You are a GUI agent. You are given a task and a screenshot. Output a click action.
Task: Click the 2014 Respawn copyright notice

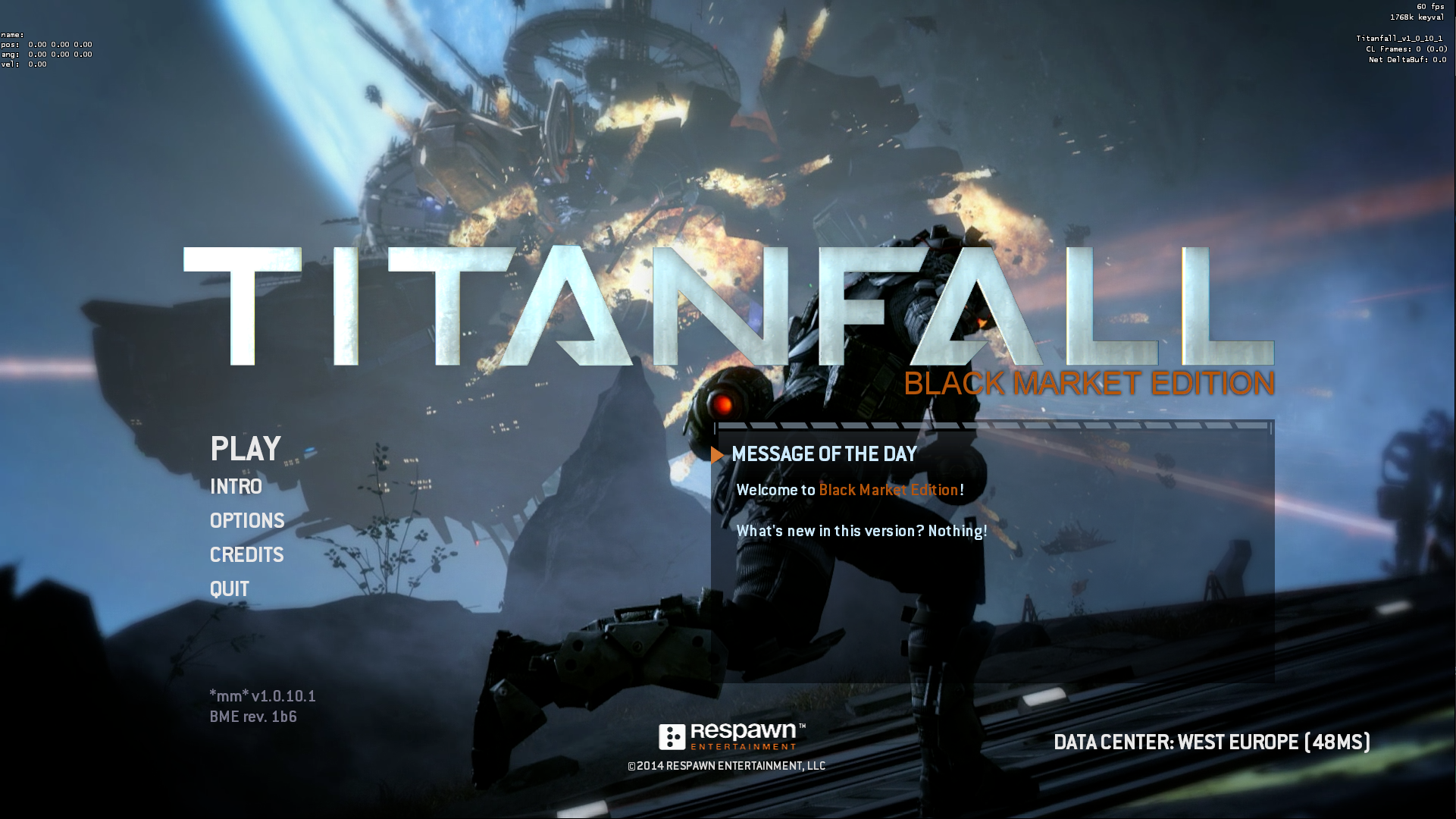tap(726, 766)
